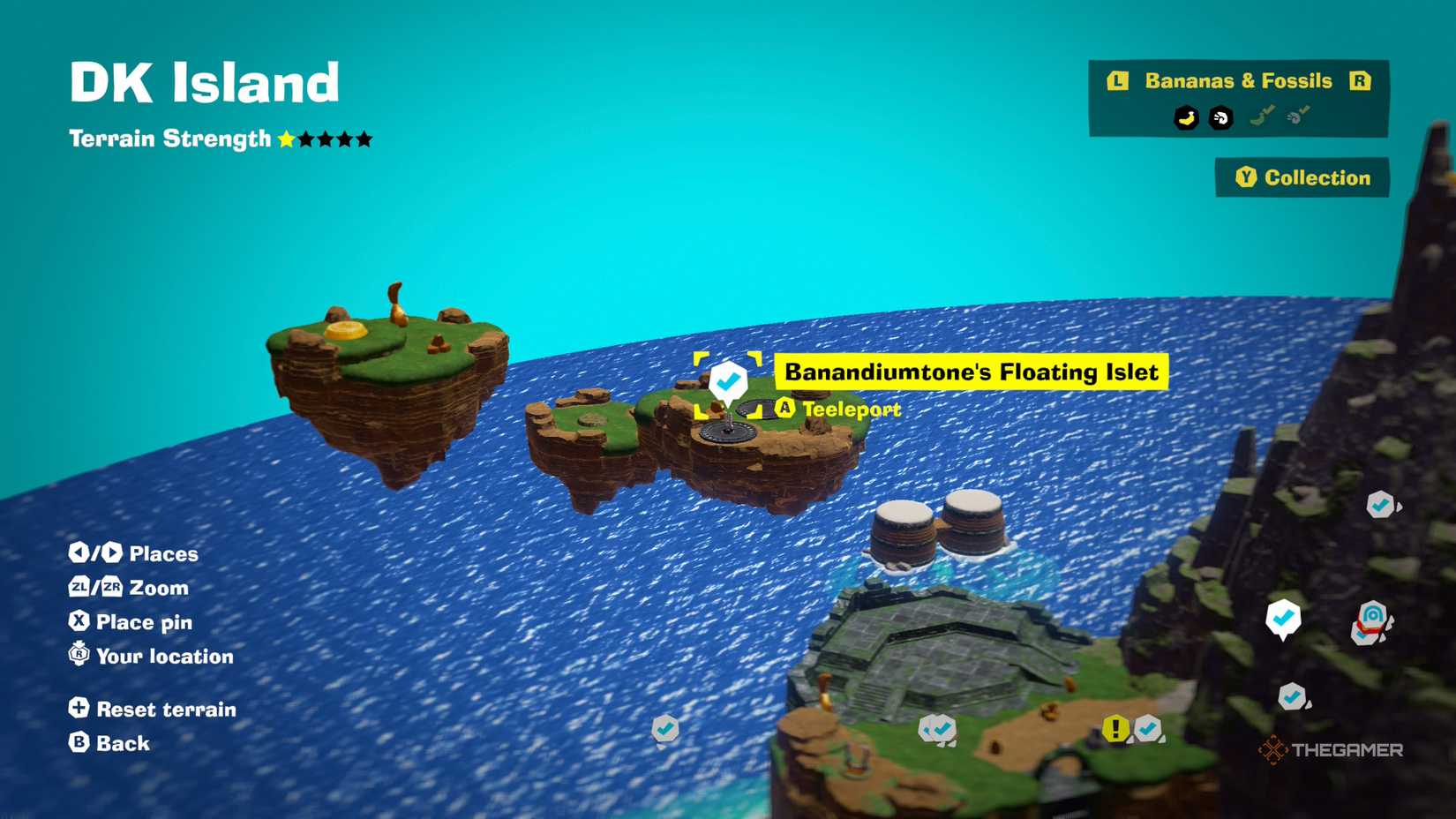Click the double gray checkmark cloud marker
The width and height of the screenshot is (1456, 819).
935,729
